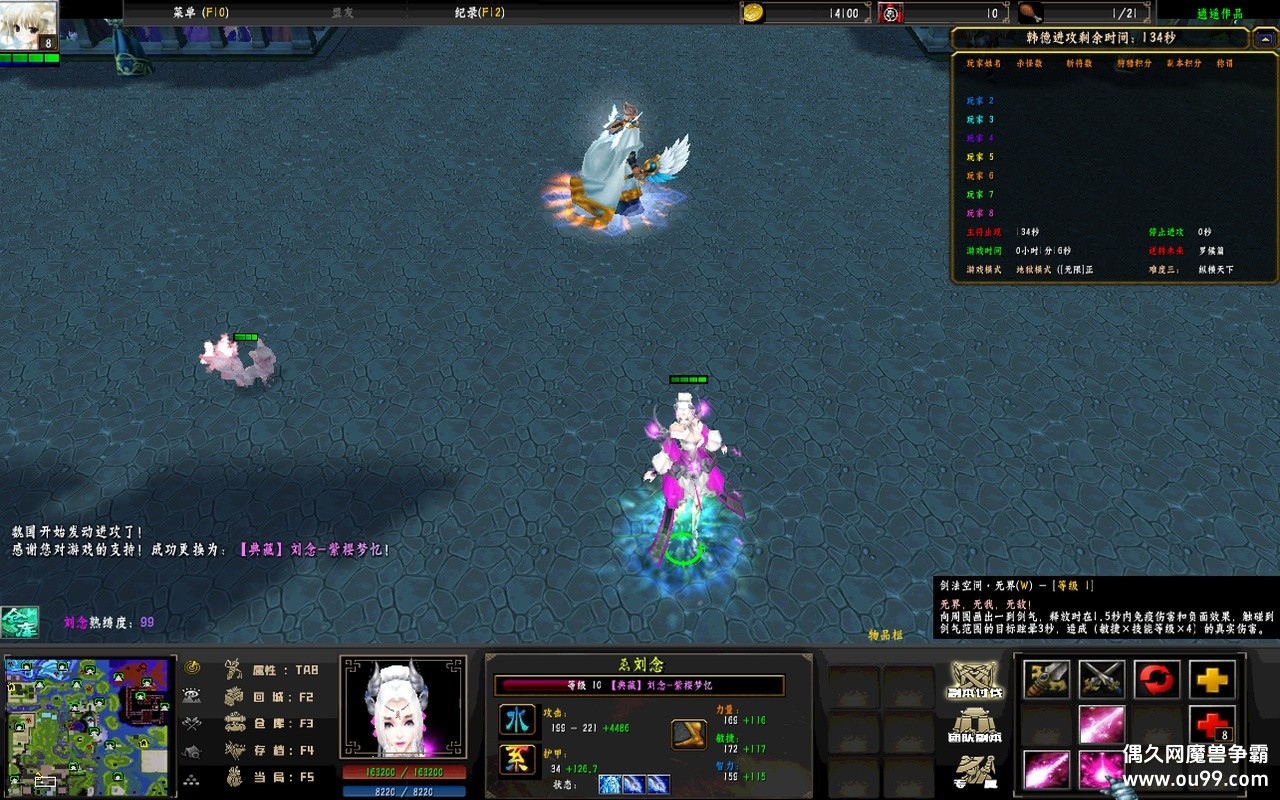Viewport: 1280px width, 800px height.
Task: Use the red cross ability with 8 charges
Action: click(1212, 725)
